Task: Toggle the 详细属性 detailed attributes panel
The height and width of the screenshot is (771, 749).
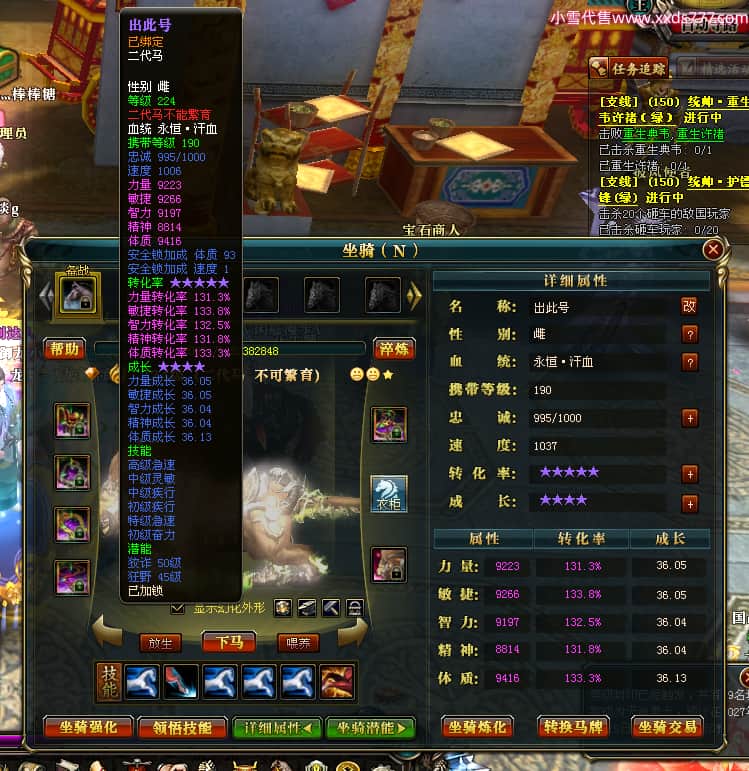Action: [277, 728]
